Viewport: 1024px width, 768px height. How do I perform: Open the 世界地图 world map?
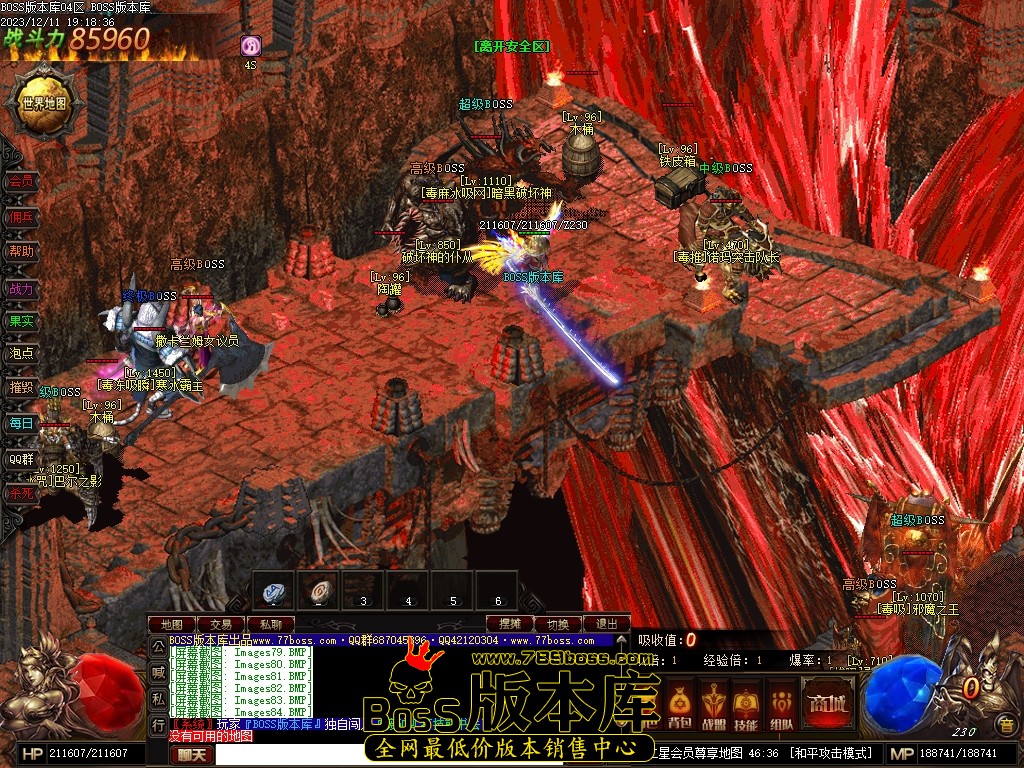tap(42, 102)
